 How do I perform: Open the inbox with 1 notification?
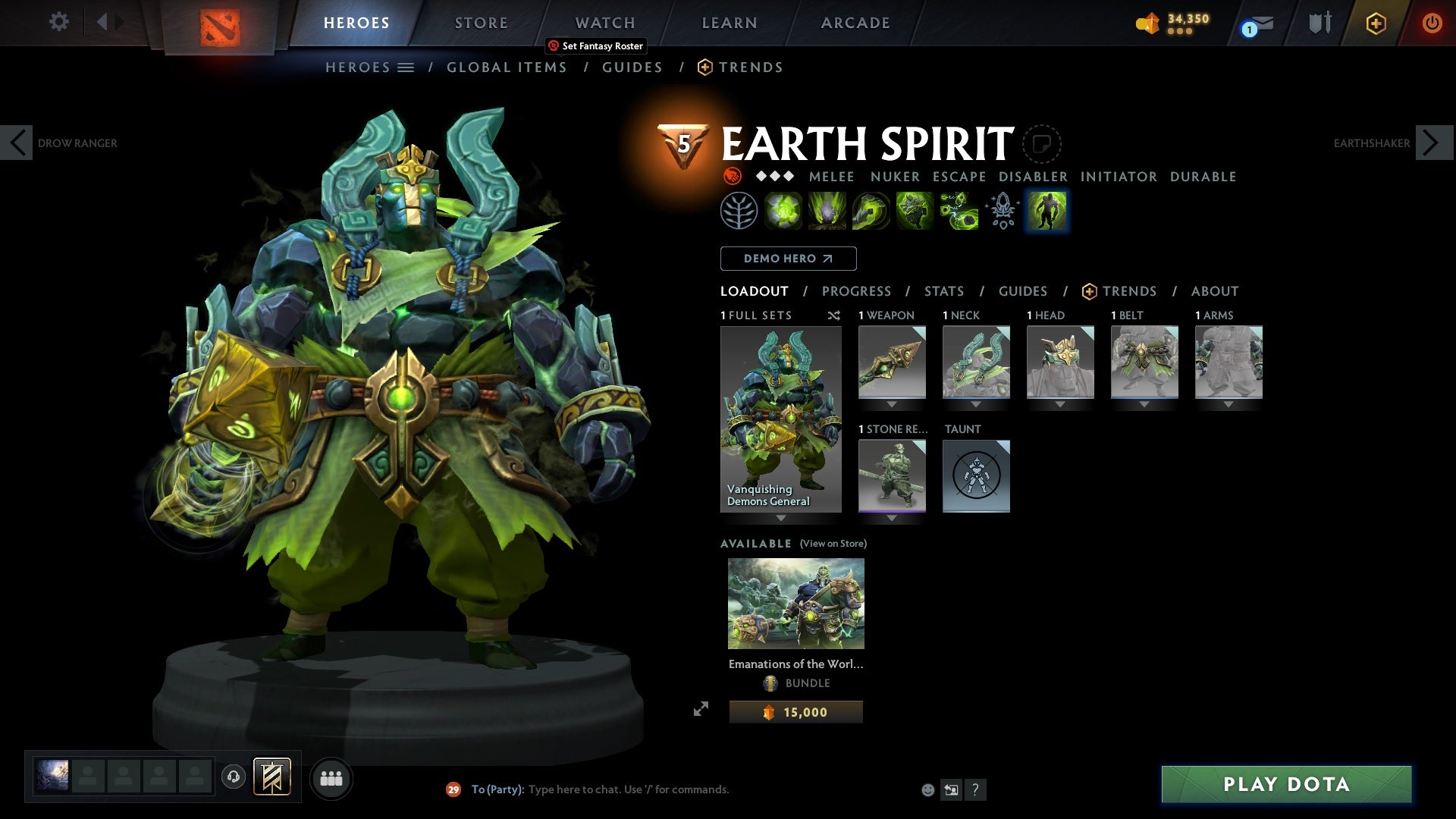[1254, 23]
